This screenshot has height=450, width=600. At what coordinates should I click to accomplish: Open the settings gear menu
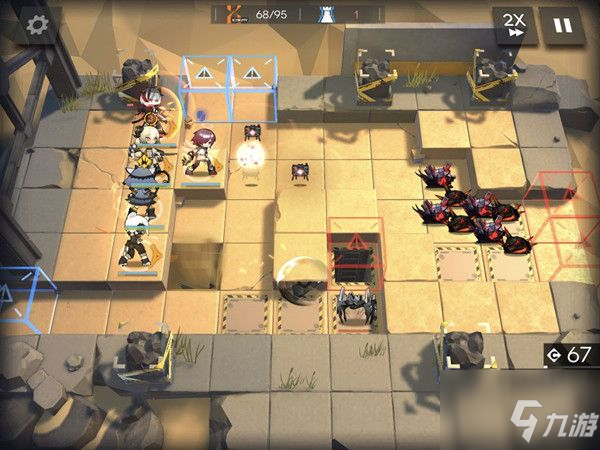point(38,24)
